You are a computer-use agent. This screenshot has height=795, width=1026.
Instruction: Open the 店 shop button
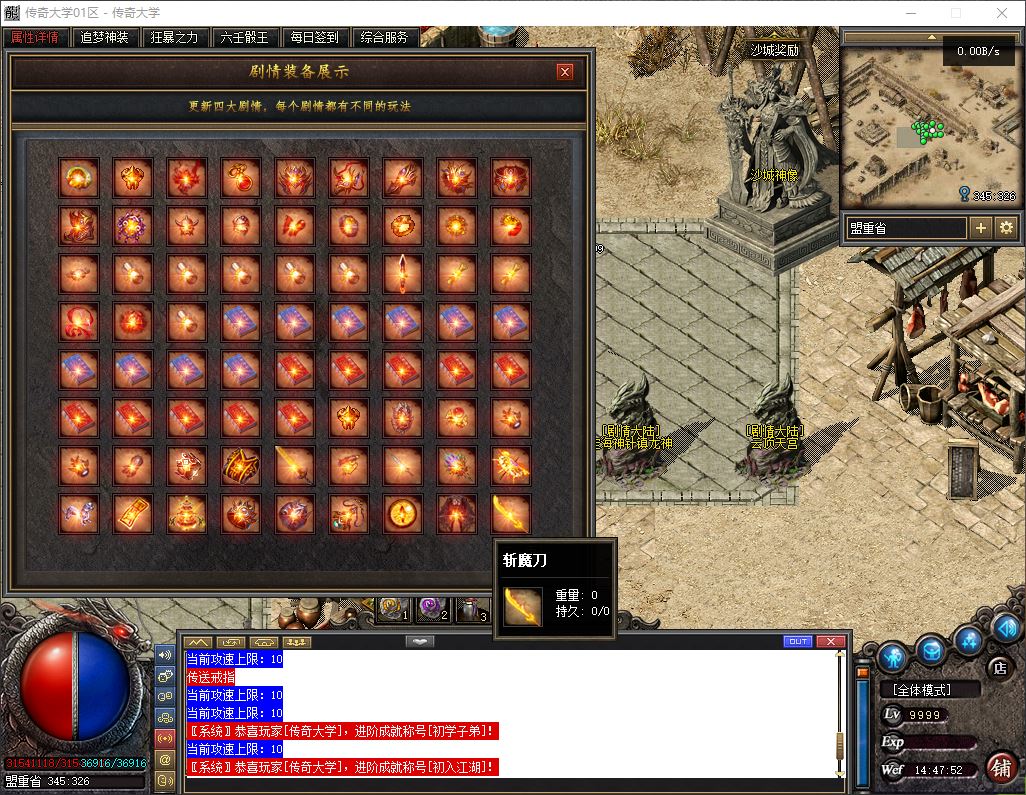click(998, 667)
